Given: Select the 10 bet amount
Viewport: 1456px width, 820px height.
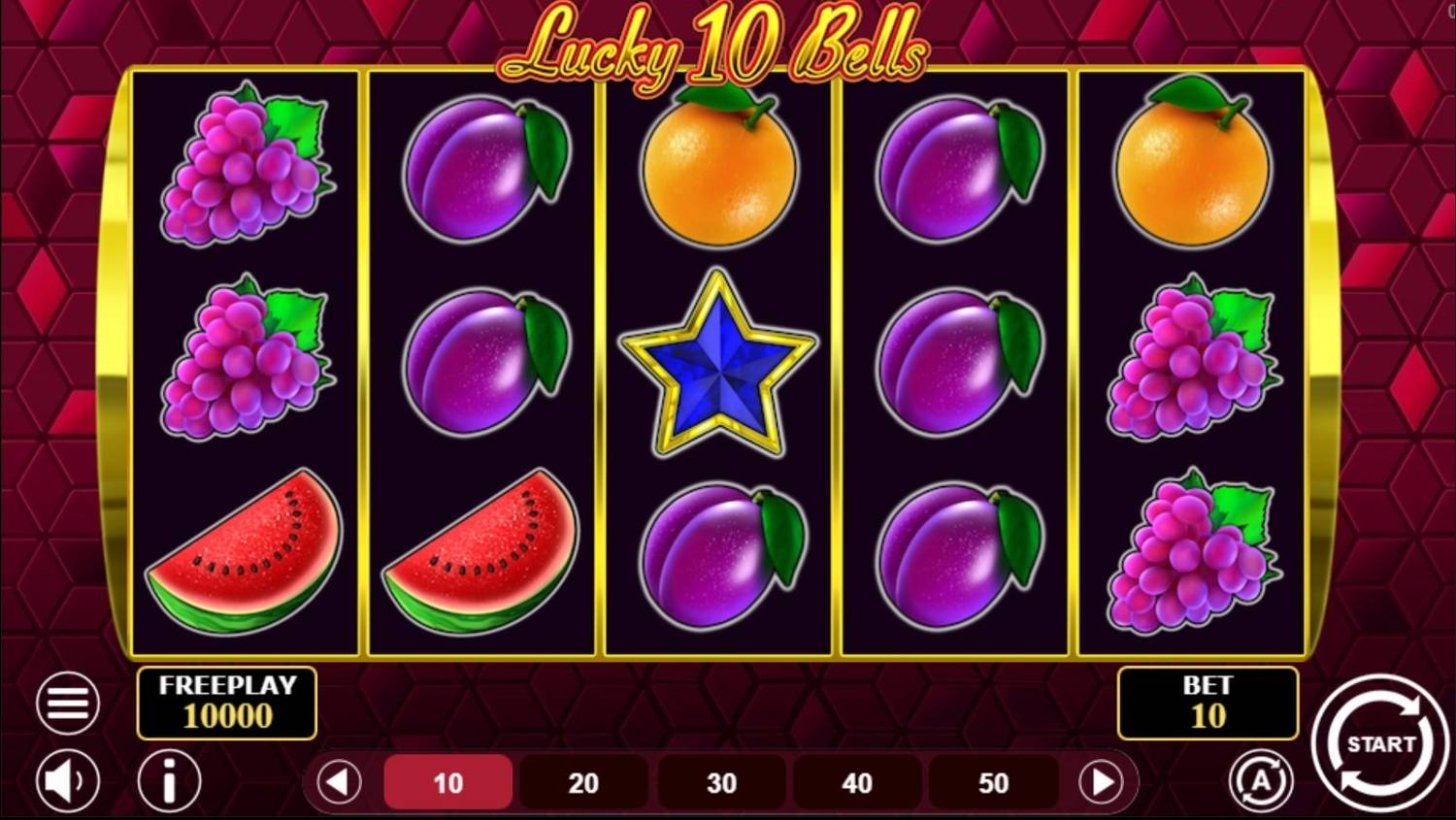Looking at the screenshot, I should pos(448,782).
